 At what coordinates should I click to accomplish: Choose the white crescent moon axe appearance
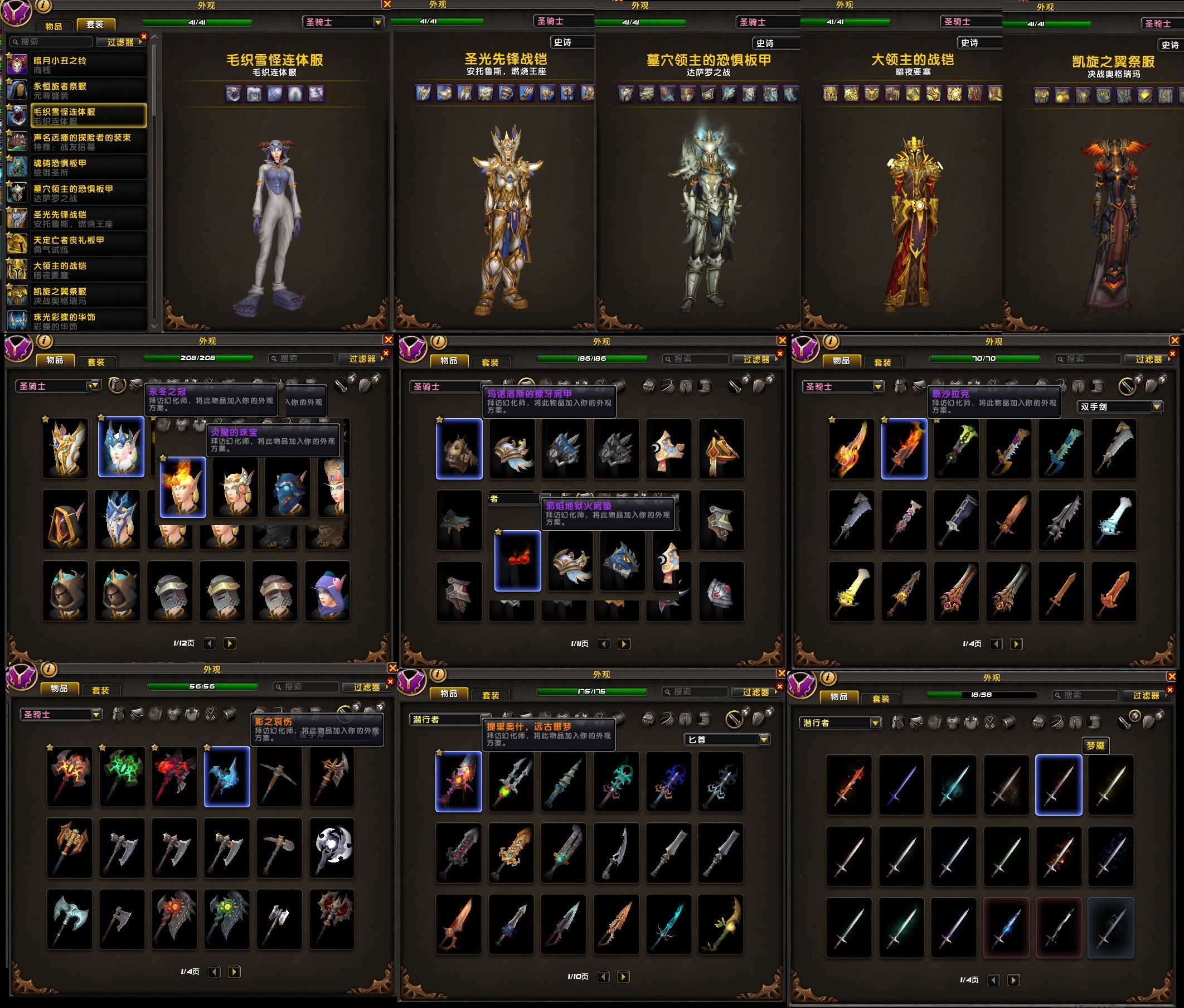[x=332, y=847]
